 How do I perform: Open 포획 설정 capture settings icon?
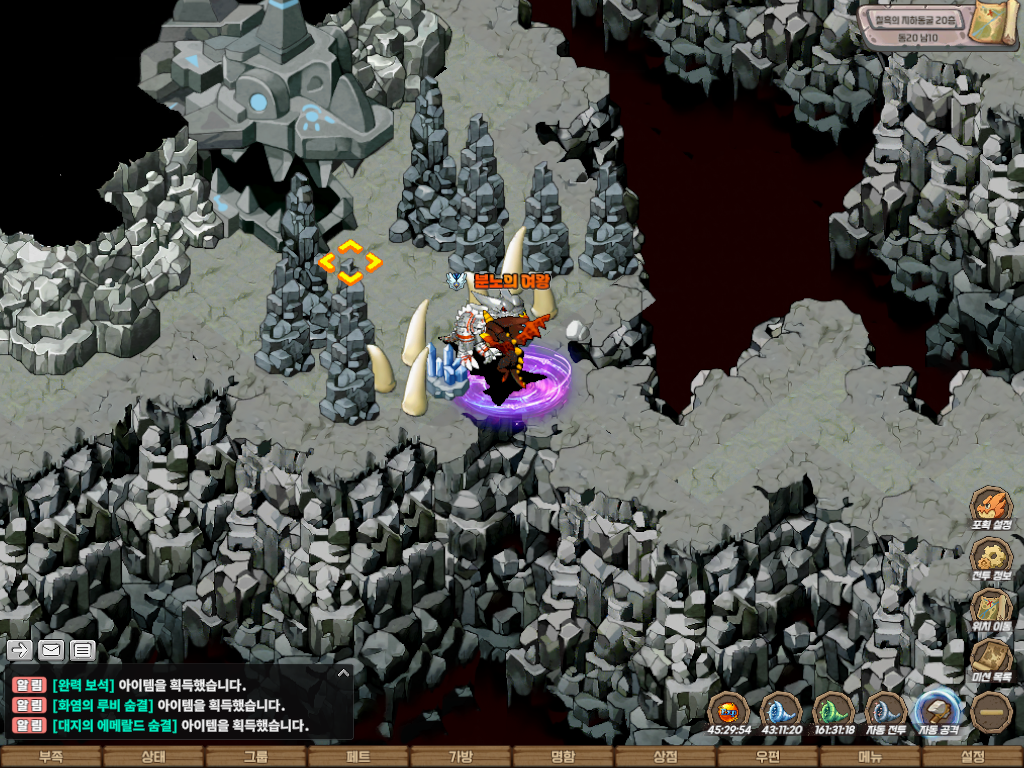[x=991, y=505]
